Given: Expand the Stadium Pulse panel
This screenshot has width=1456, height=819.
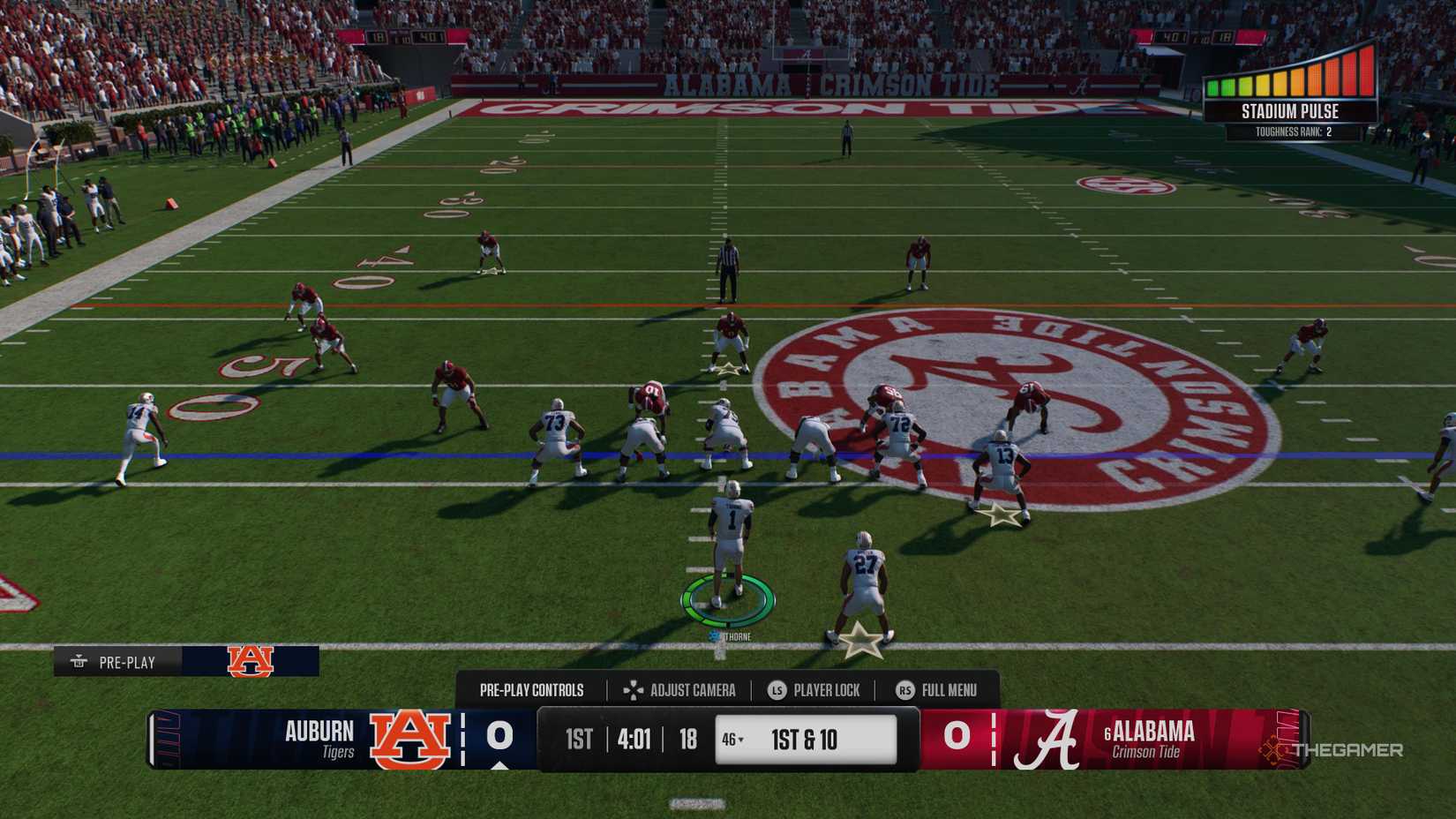Looking at the screenshot, I should tap(1290, 112).
